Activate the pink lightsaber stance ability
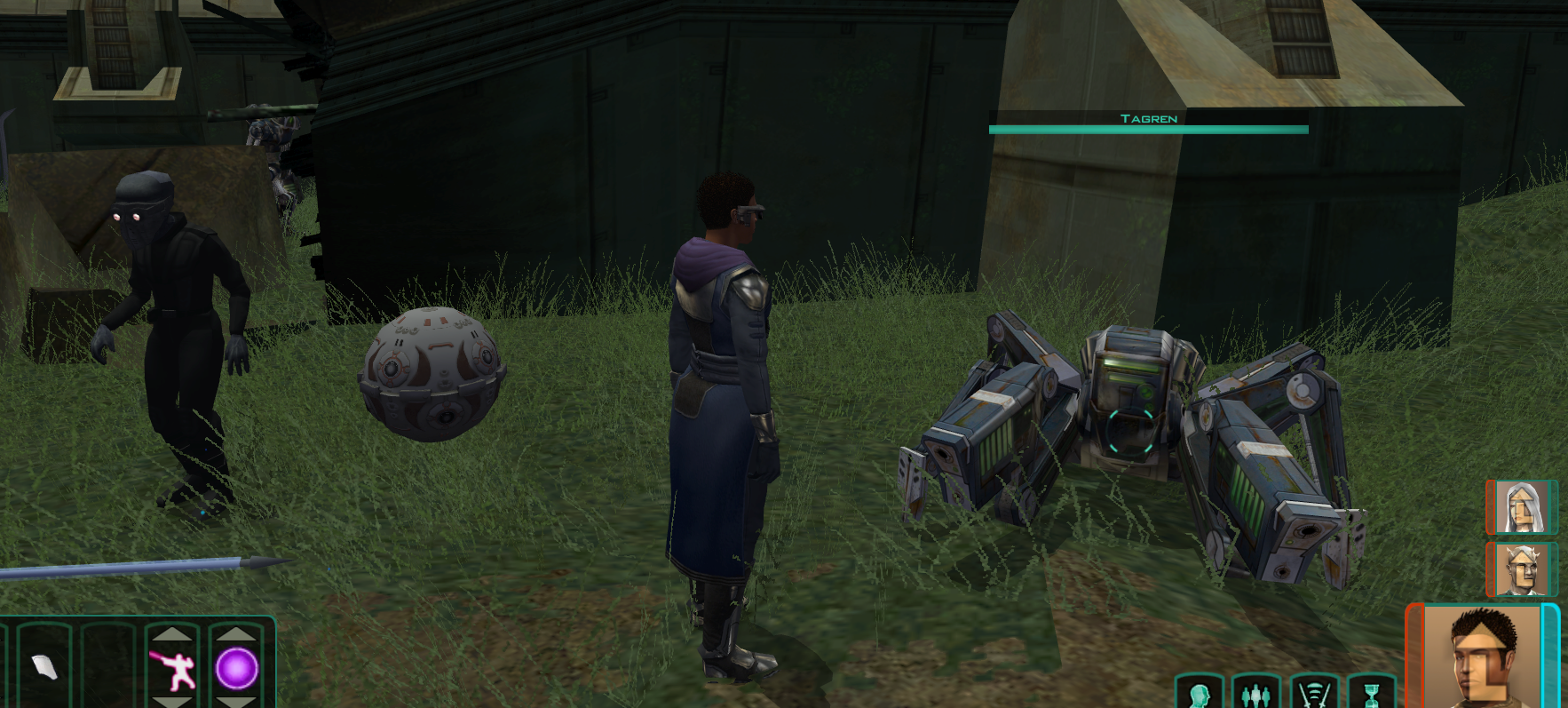The height and width of the screenshot is (708, 1568). pyautogui.click(x=172, y=669)
